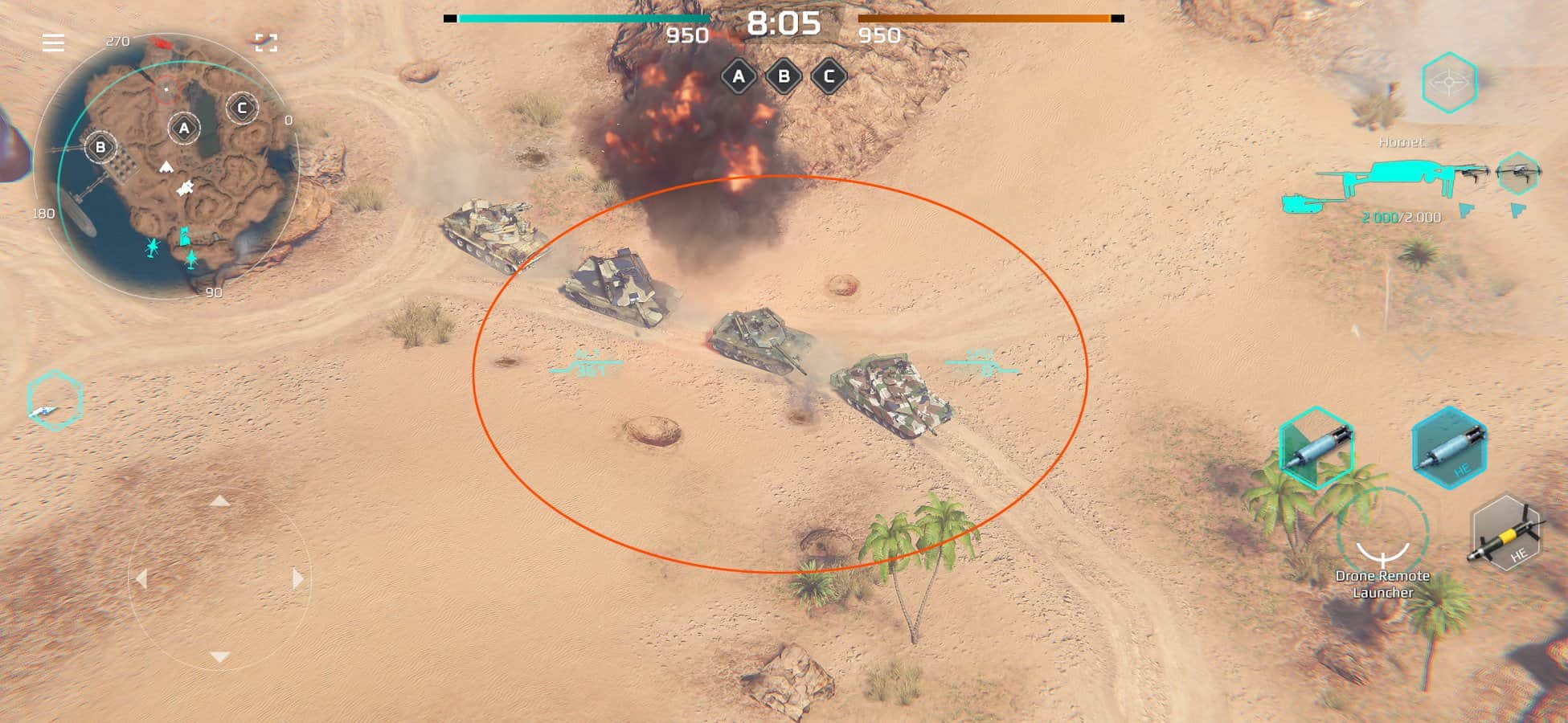Tap the top-center objective B indicator
The image size is (1568, 723).
pos(784,77)
